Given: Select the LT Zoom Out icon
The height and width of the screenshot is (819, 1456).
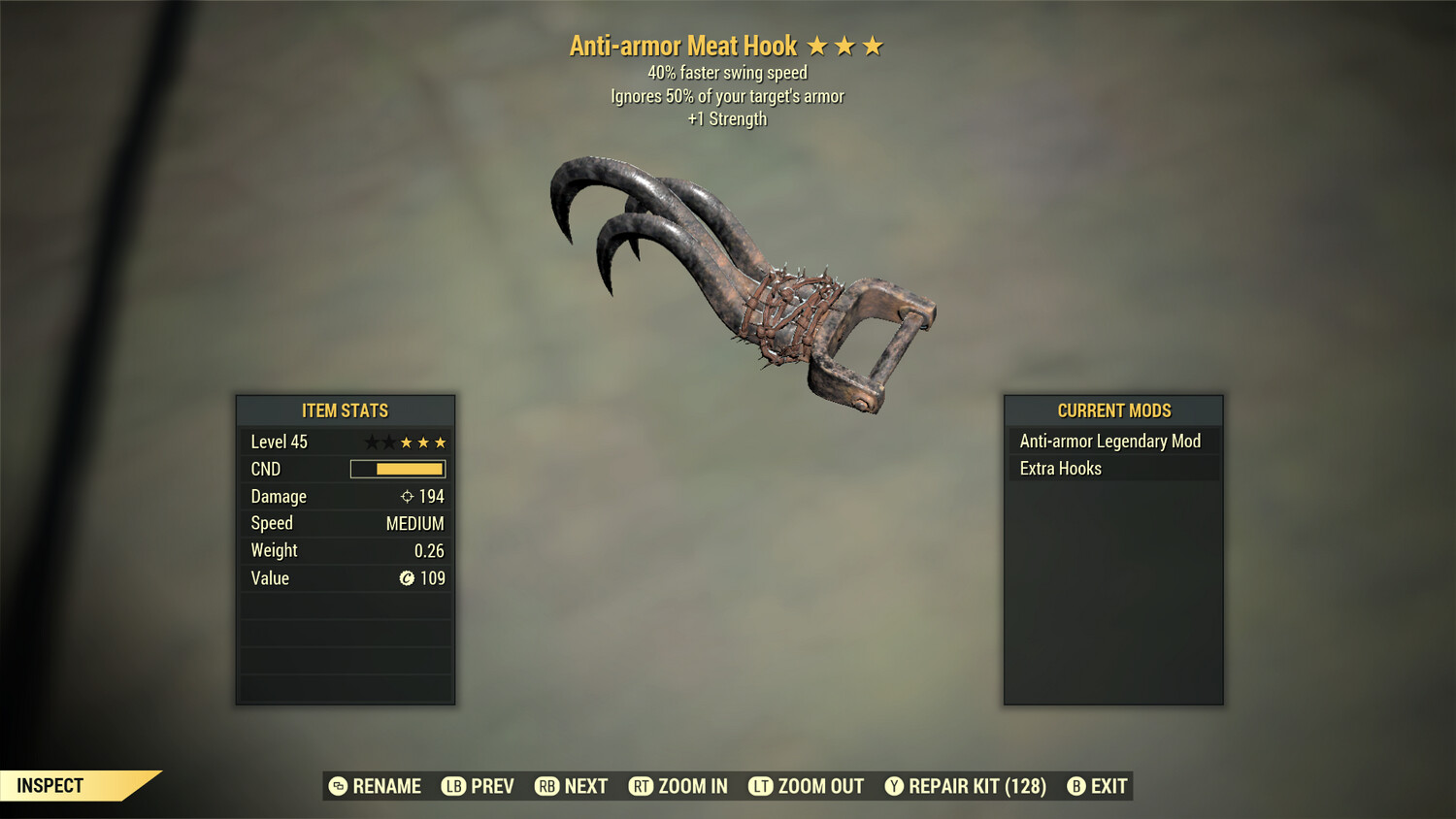Looking at the screenshot, I should click(x=763, y=786).
